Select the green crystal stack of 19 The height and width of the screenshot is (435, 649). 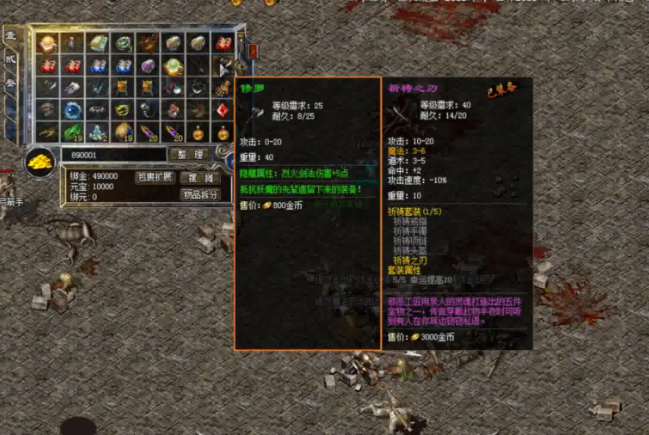[x=72, y=132]
